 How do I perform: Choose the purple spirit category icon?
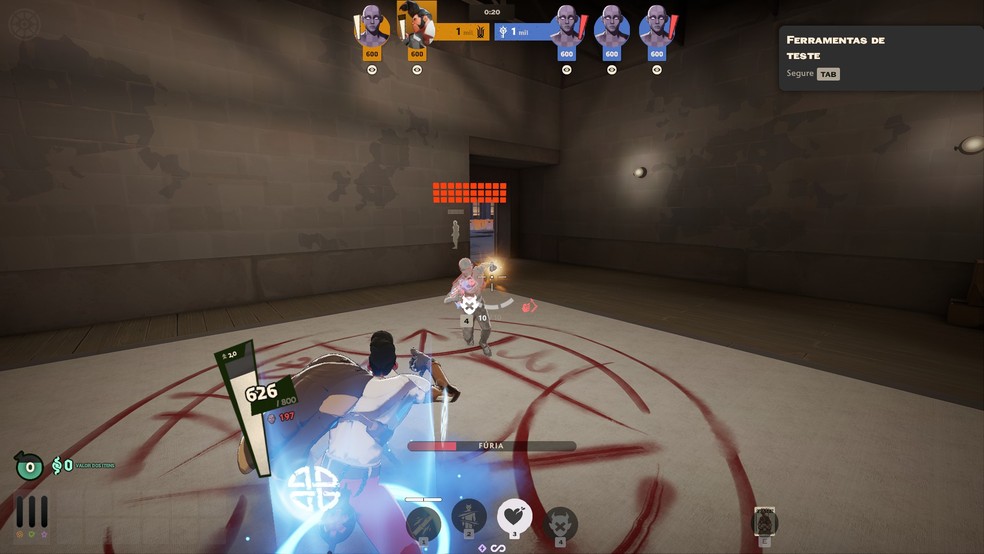pos(43,534)
